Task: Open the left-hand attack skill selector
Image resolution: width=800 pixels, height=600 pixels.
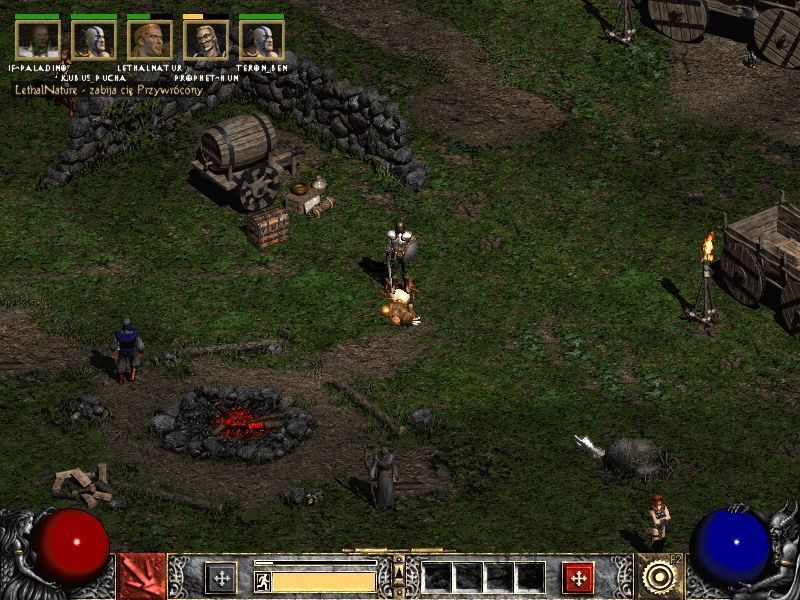Action: (x=139, y=577)
